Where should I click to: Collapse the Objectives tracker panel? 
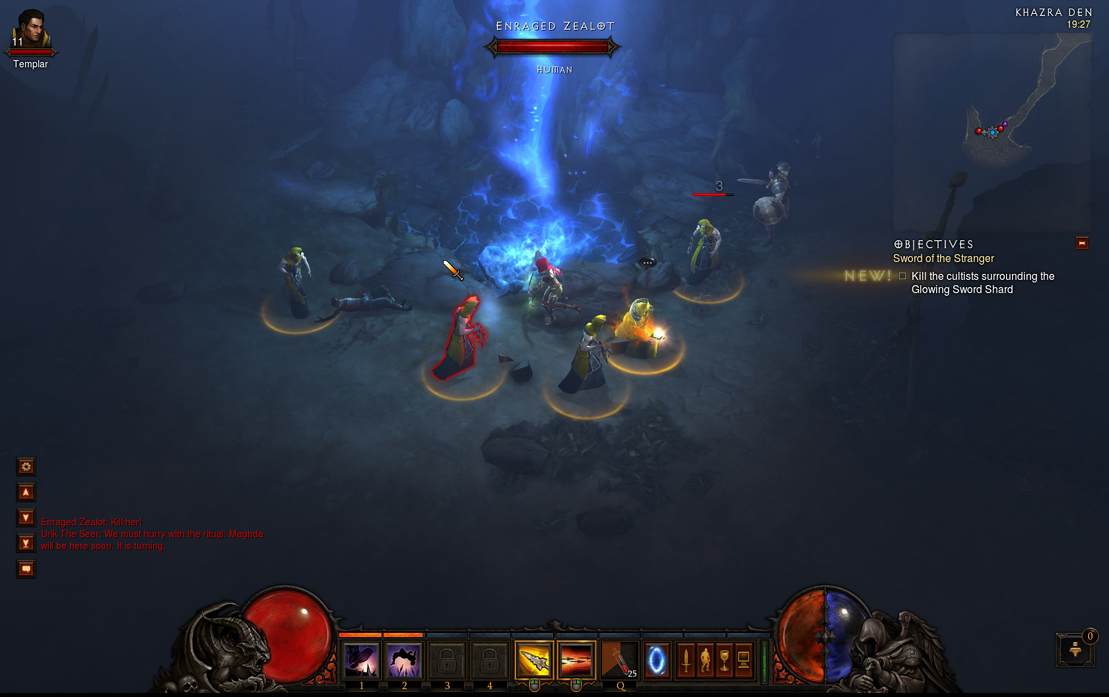1081,243
